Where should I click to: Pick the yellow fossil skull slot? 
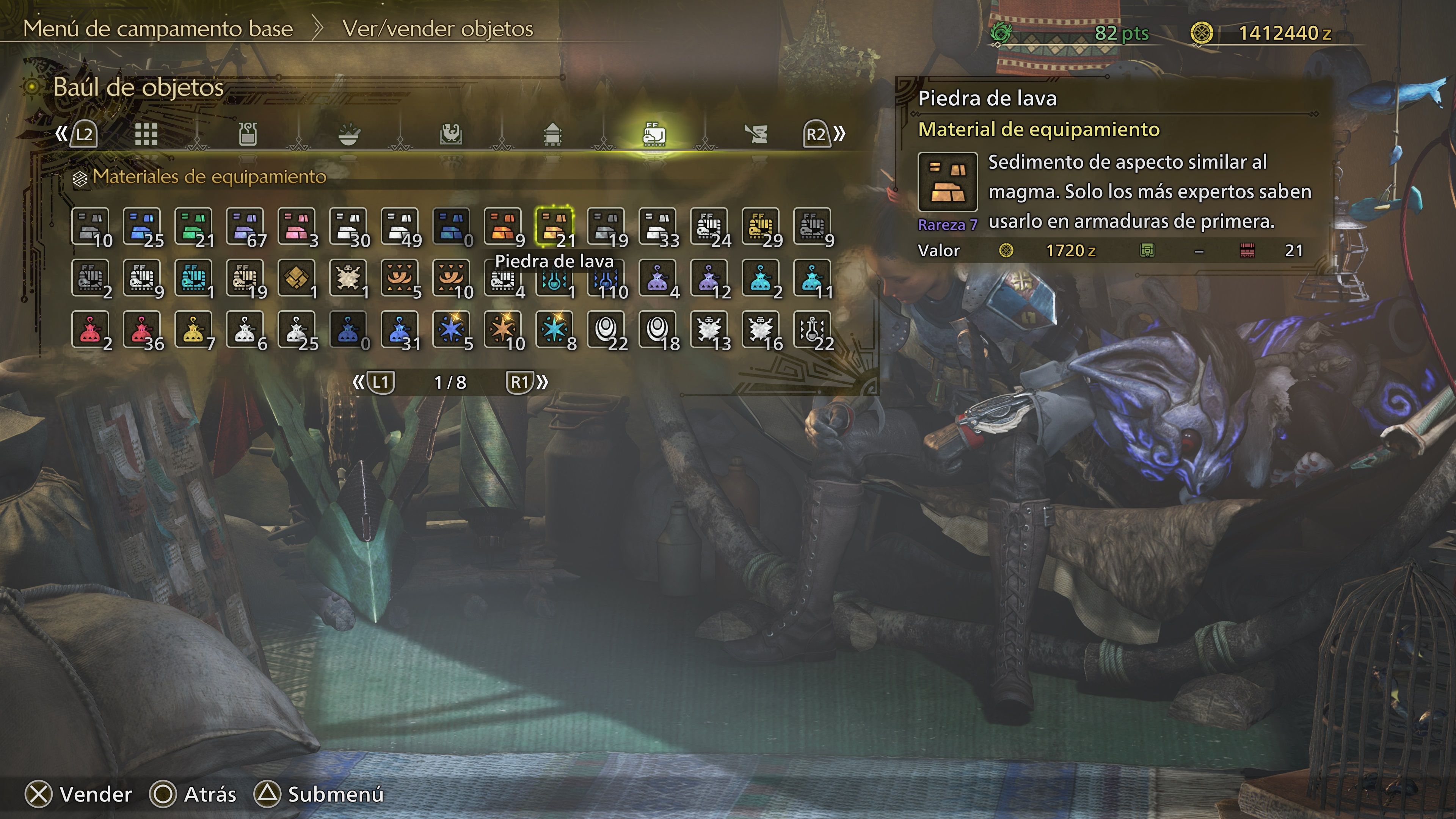click(761, 226)
